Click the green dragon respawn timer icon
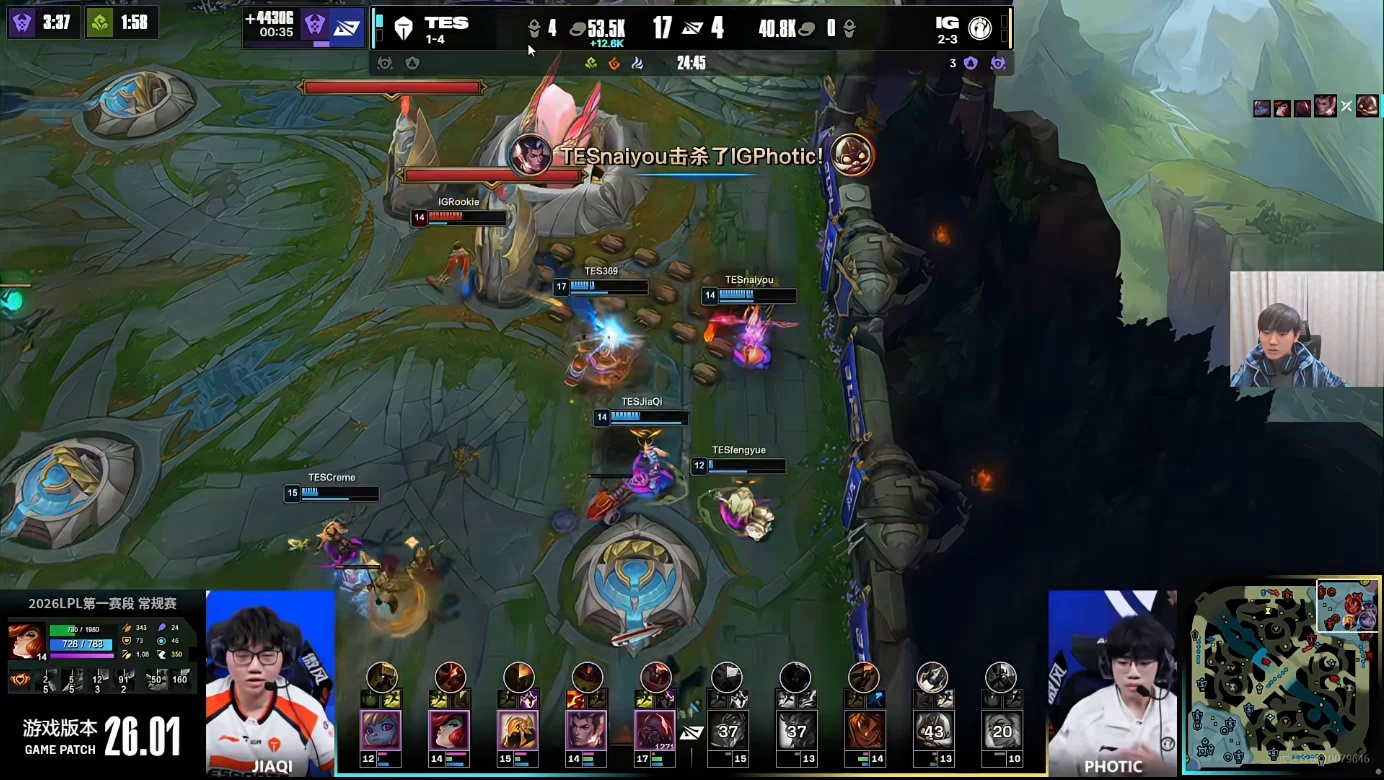 click(x=99, y=22)
